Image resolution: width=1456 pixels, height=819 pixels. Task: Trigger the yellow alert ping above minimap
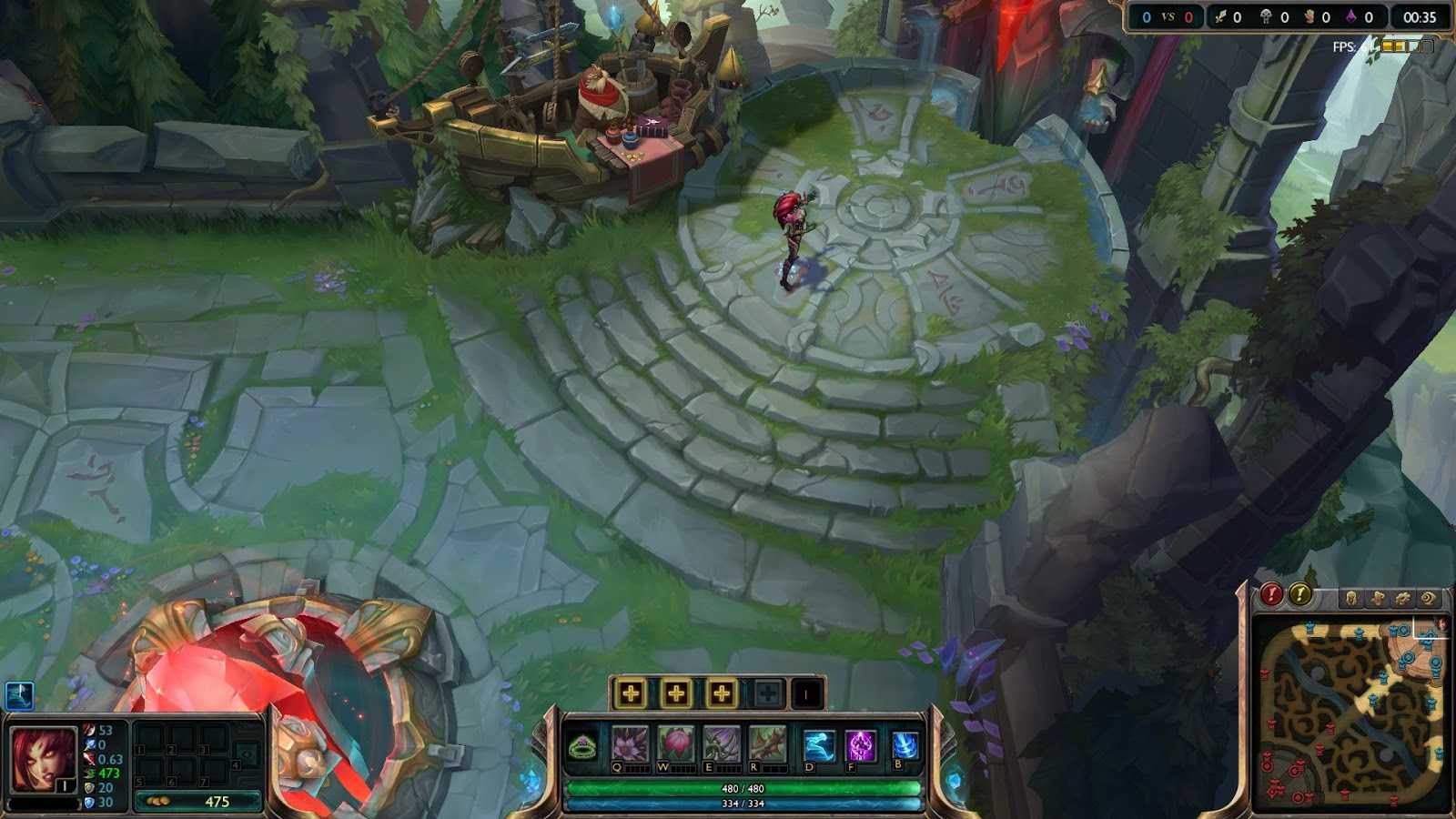point(1299,596)
